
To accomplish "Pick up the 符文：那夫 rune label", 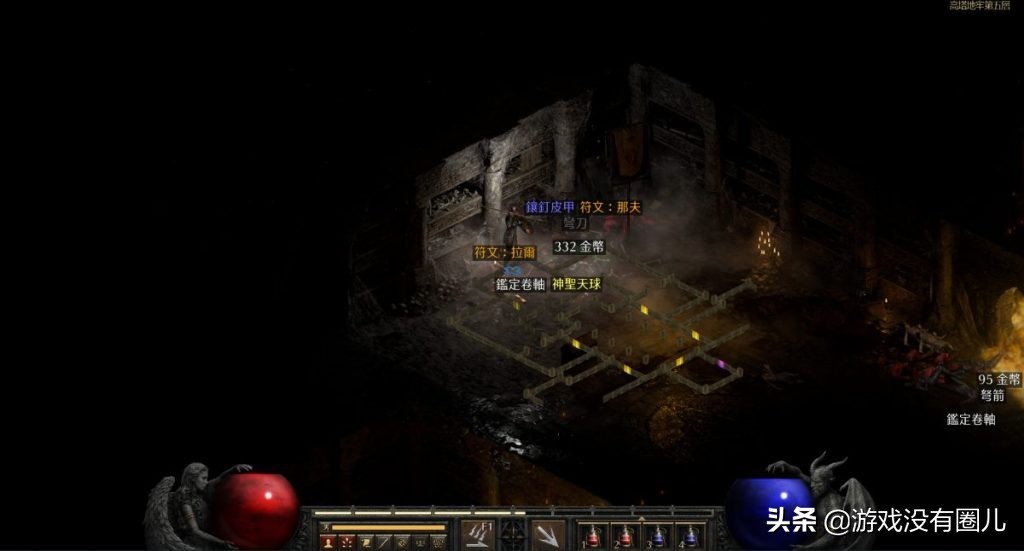I will (609, 207).
